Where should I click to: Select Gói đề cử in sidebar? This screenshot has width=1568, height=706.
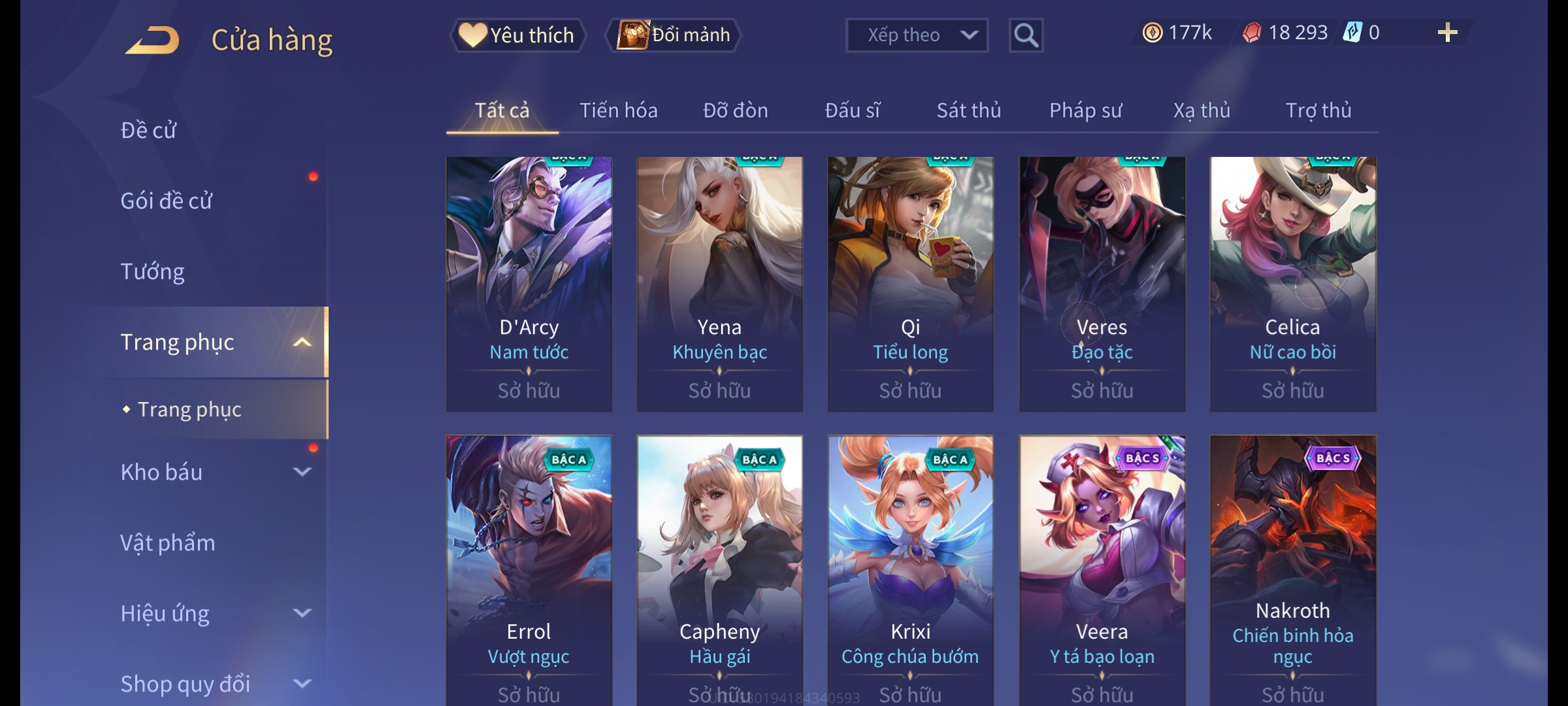(x=167, y=201)
